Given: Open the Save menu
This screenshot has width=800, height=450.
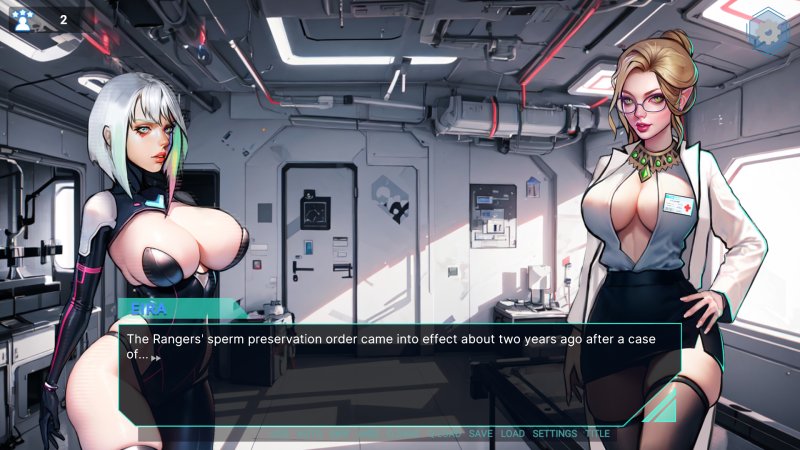Looking at the screenshot, I should point(480,434).
